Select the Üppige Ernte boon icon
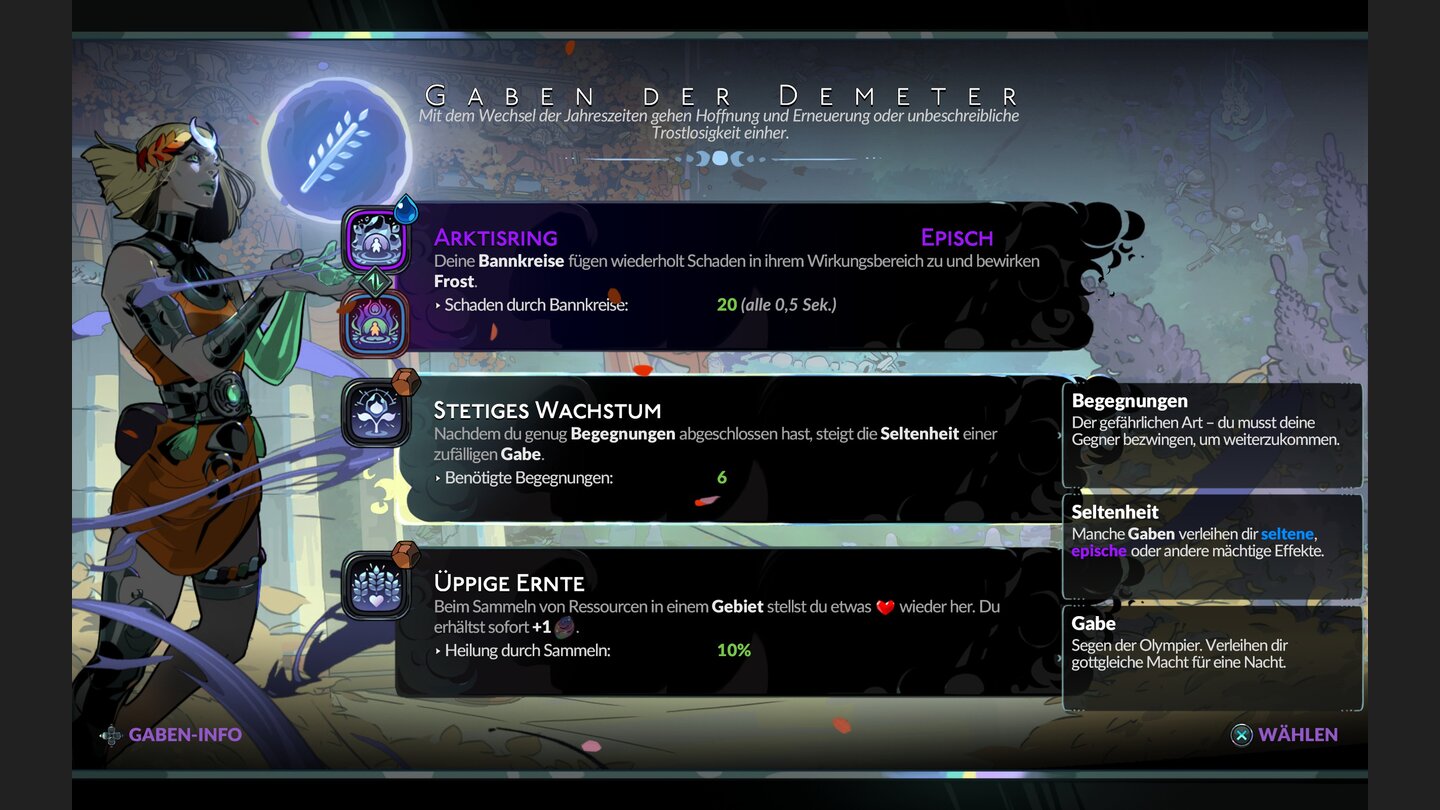 click(x=375, y=585)
